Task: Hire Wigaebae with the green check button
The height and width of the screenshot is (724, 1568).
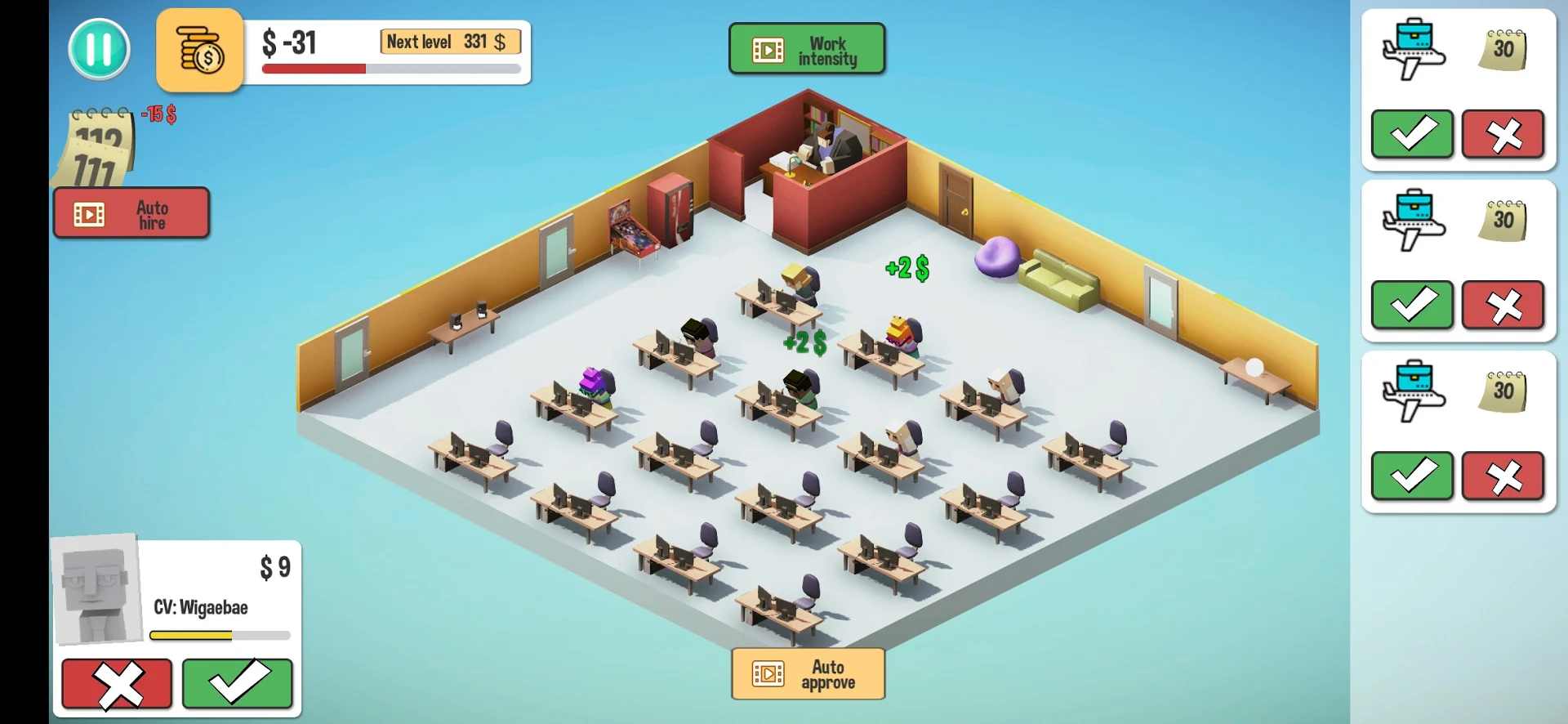Action: 238,684
